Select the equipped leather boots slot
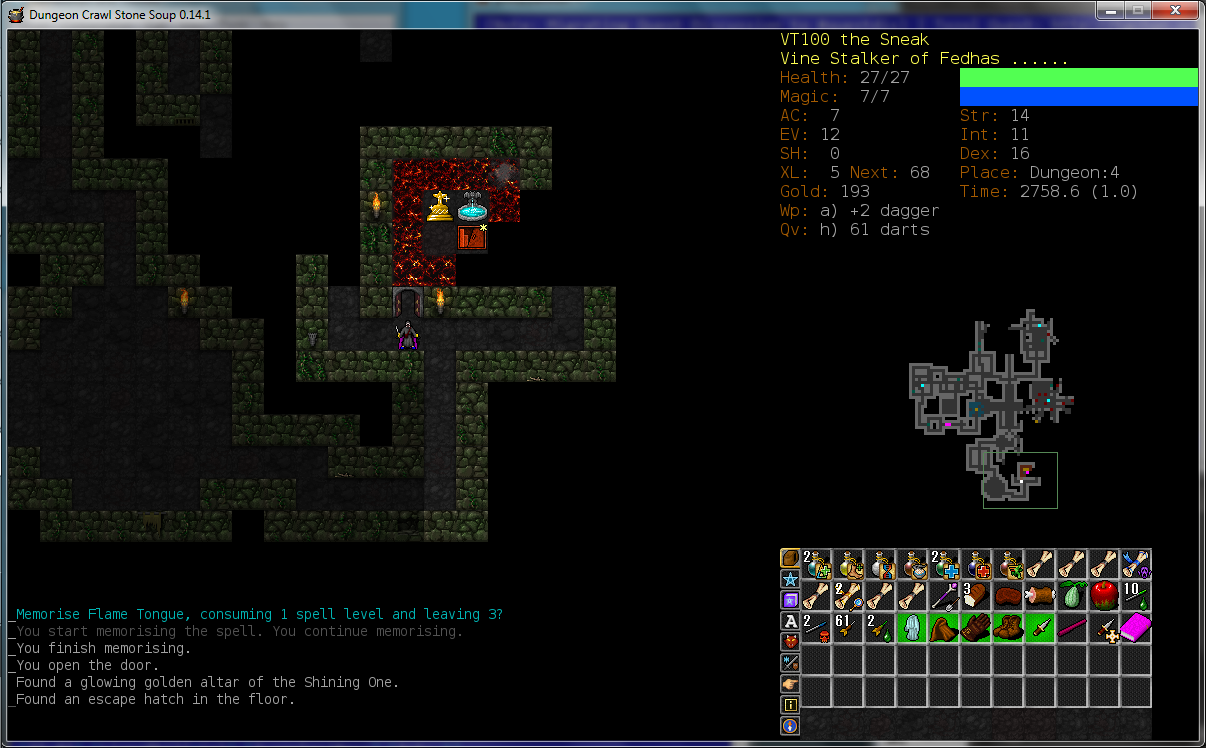 (x=1008, y=628)
